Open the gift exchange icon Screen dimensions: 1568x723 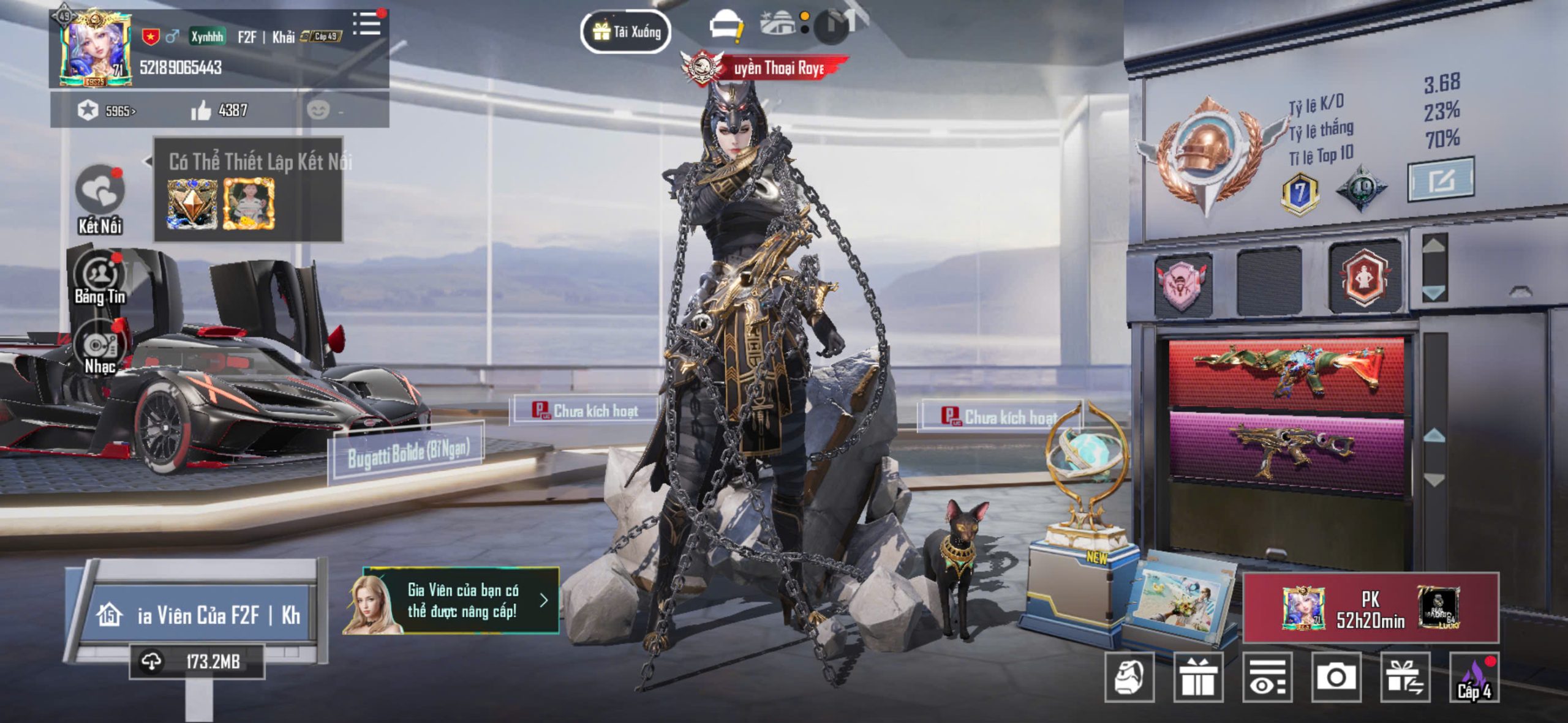[x=1405, y=677]
